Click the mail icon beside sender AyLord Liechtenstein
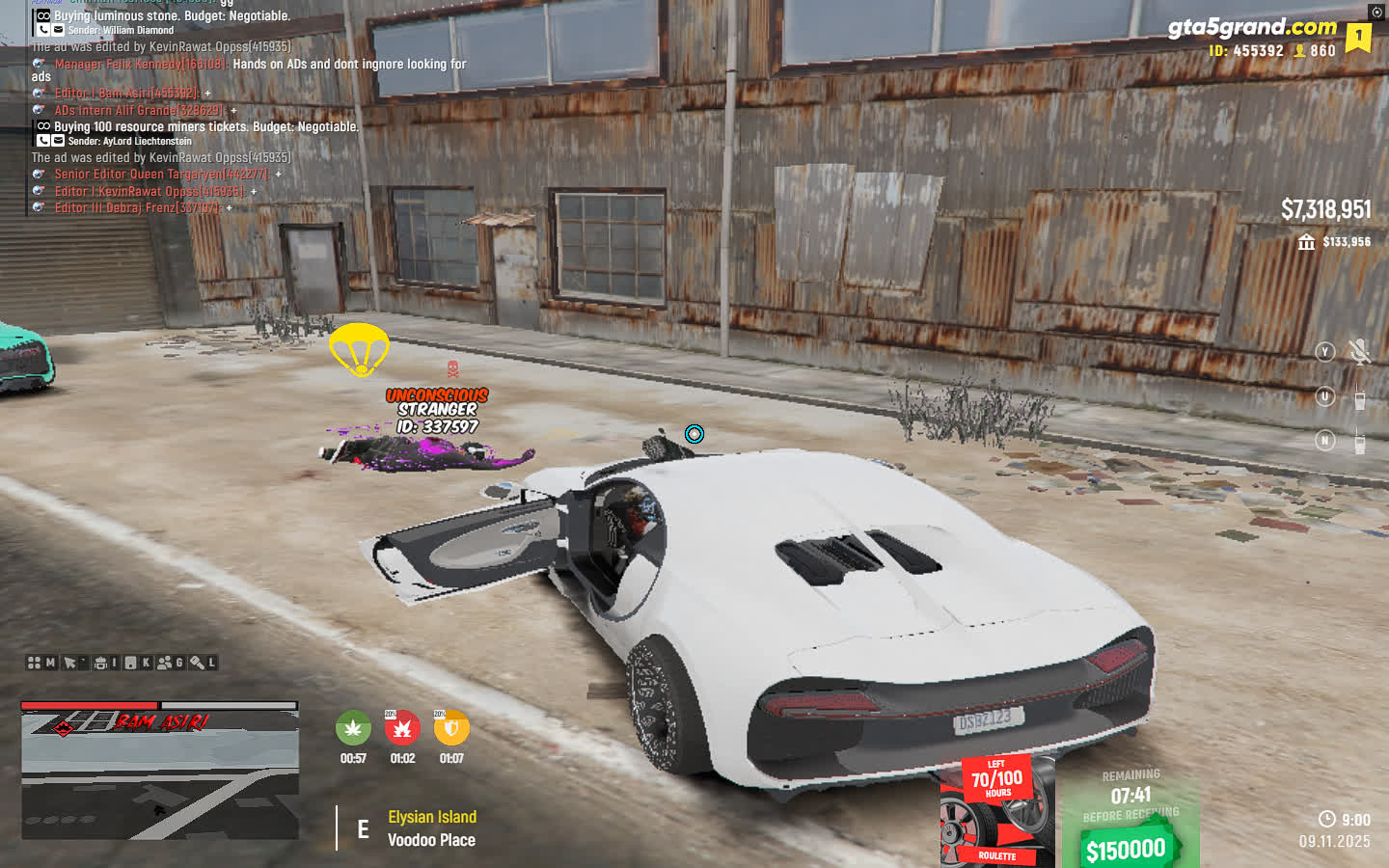 point(58,141)
